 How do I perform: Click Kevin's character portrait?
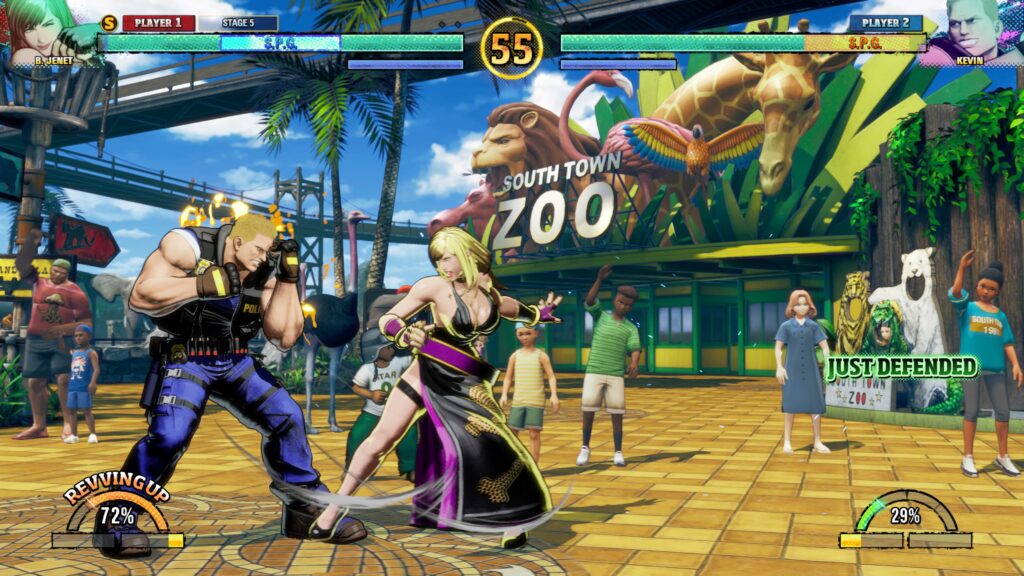click(x=976, y=28)
